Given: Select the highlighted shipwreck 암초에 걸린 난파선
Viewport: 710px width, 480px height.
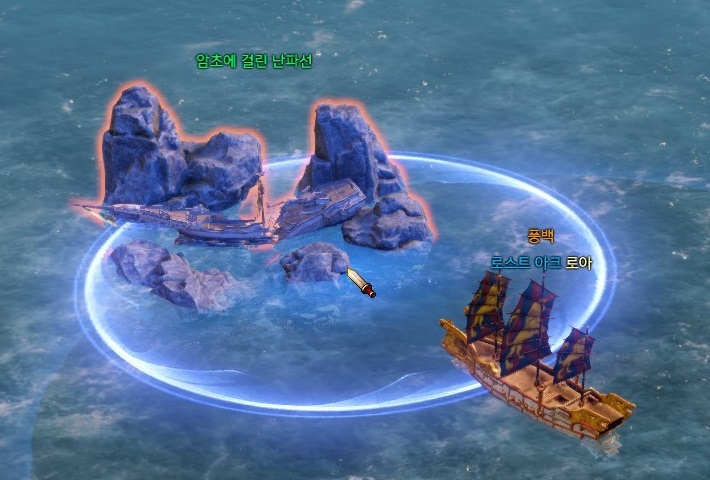Looking at the screenshot, I should click(x=240, y=215).
